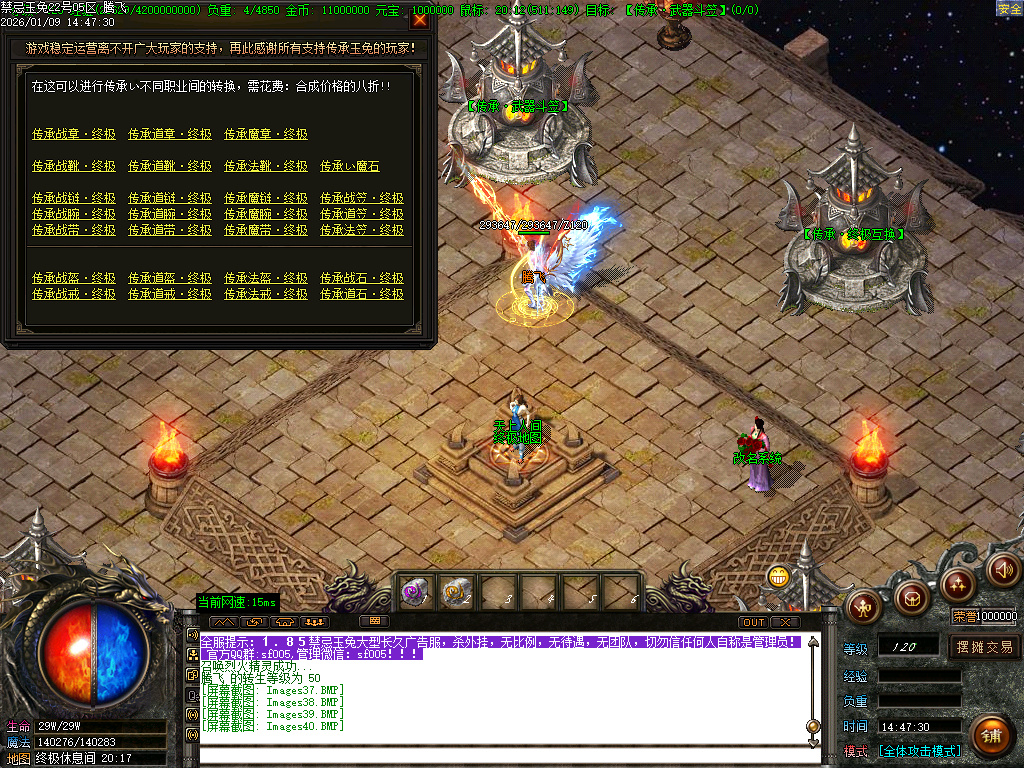Click the 传承魔章·终极 link
1024x768 pixels.
pyautogui.click(x=265, y=134)
